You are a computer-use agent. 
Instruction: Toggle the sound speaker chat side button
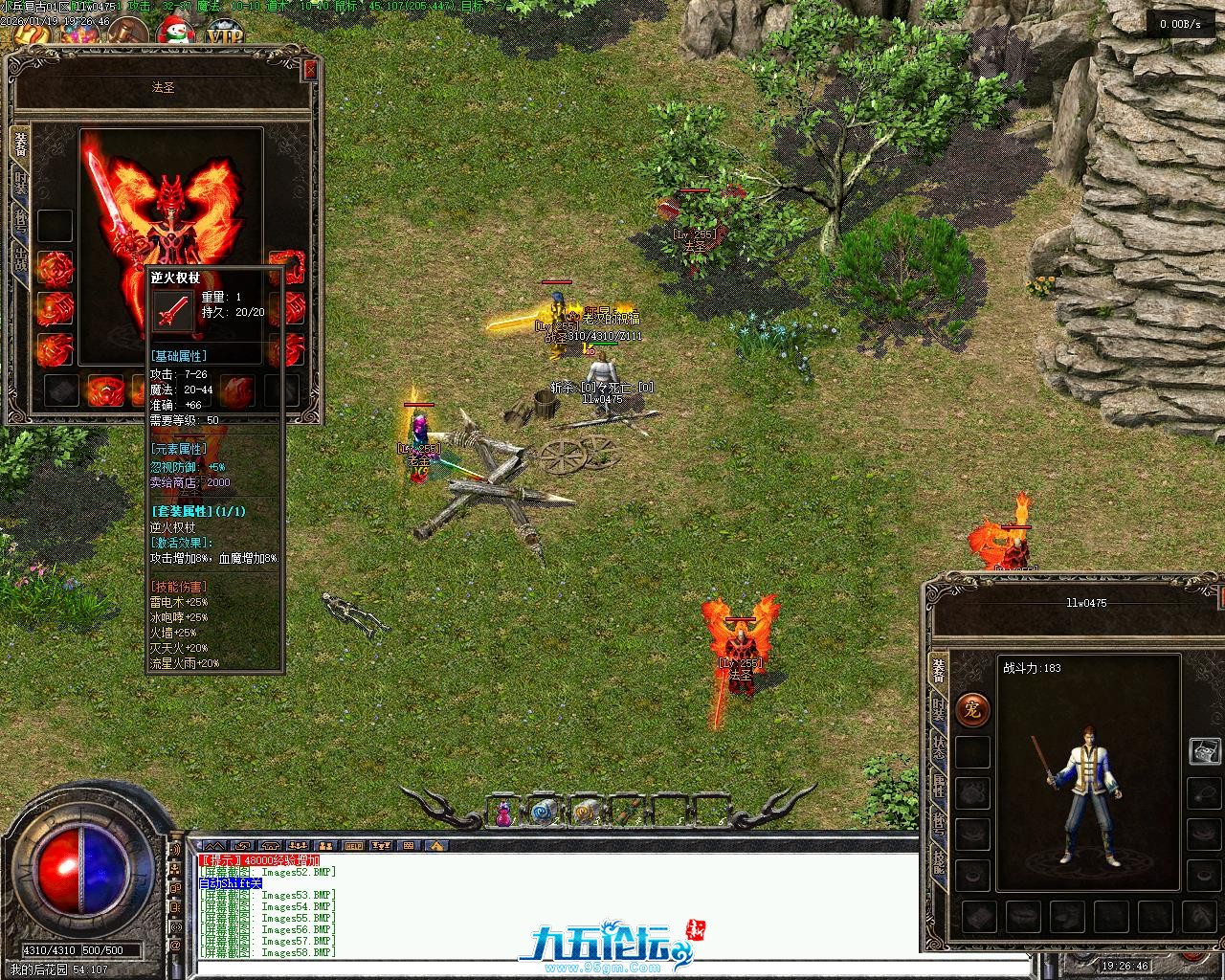(175, 848)
